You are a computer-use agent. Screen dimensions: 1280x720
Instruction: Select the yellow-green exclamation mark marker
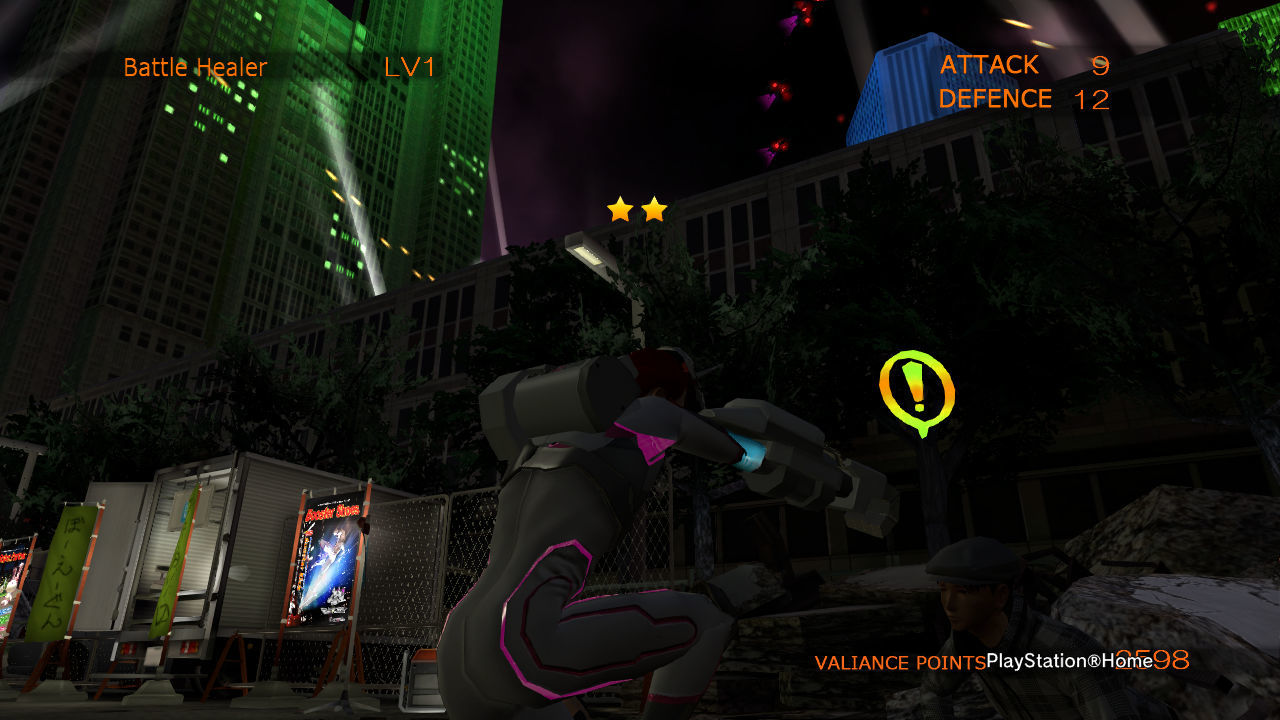(916, 392)
